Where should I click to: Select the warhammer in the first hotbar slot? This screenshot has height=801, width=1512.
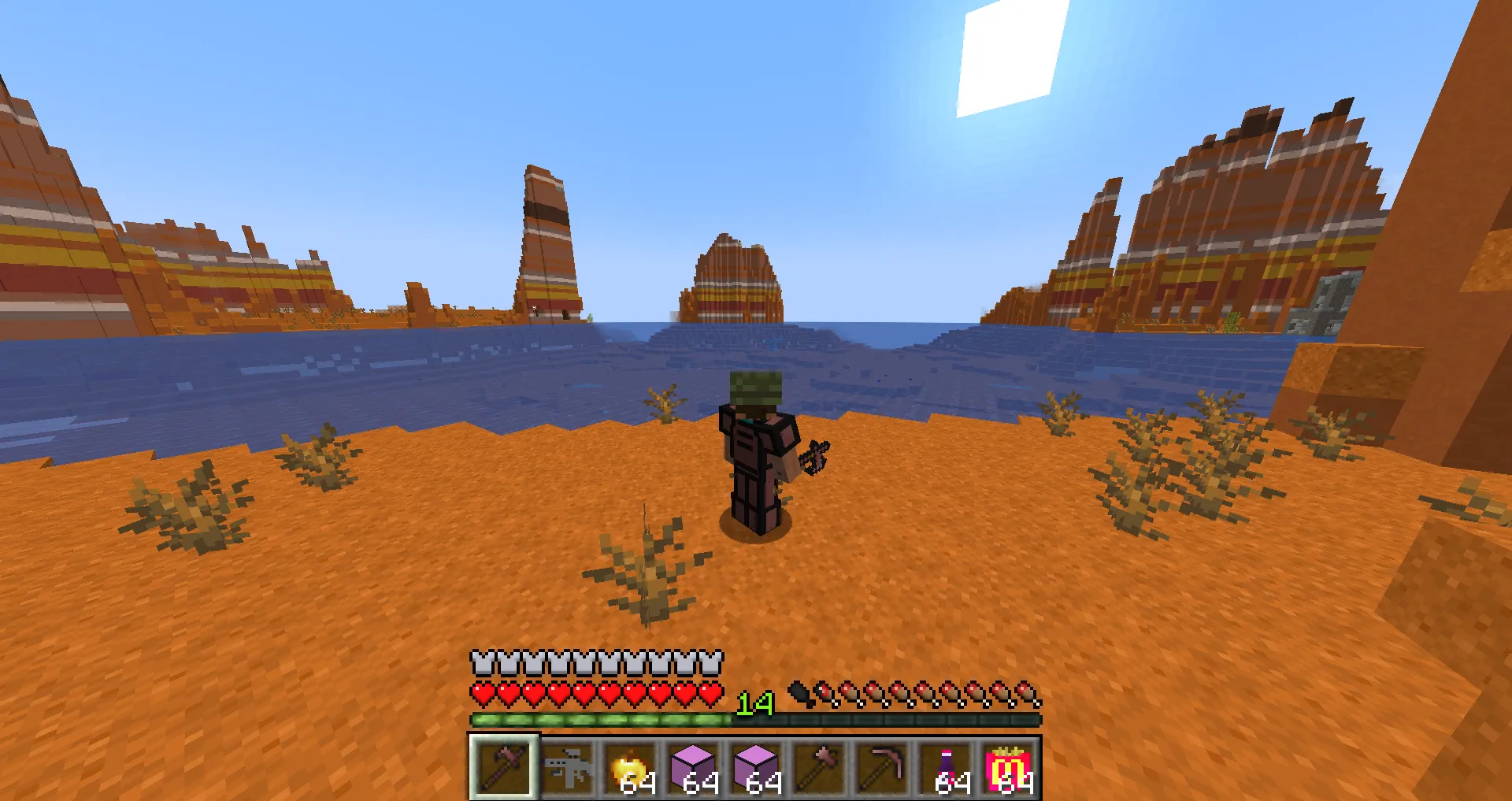505,768
